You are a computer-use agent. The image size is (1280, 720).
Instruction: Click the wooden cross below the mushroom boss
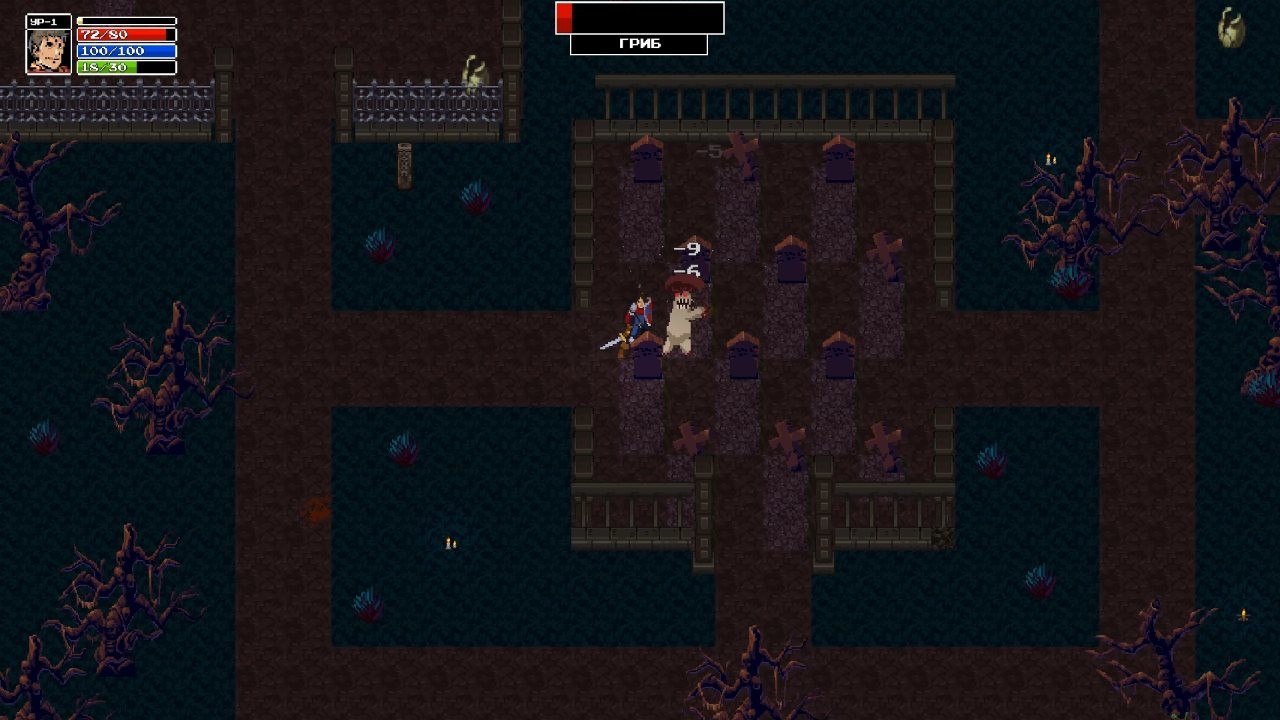coord(691,438)
